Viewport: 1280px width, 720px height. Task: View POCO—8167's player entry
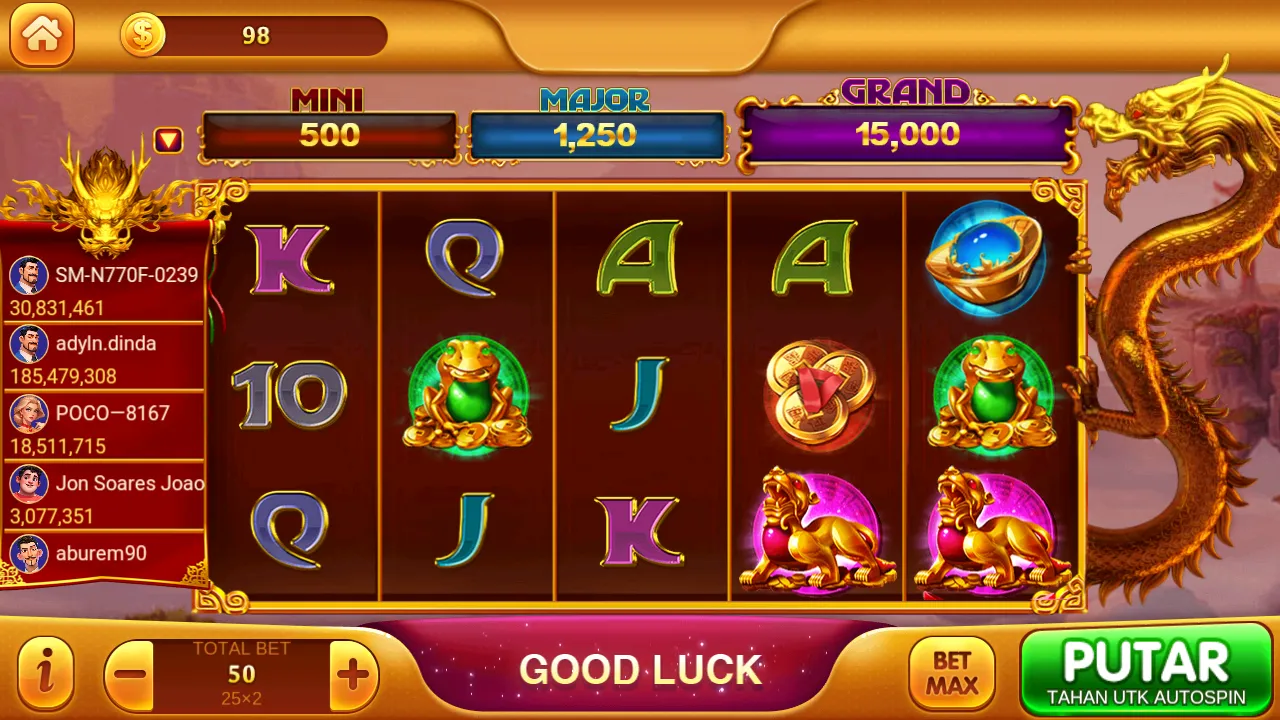click(104, 427)
